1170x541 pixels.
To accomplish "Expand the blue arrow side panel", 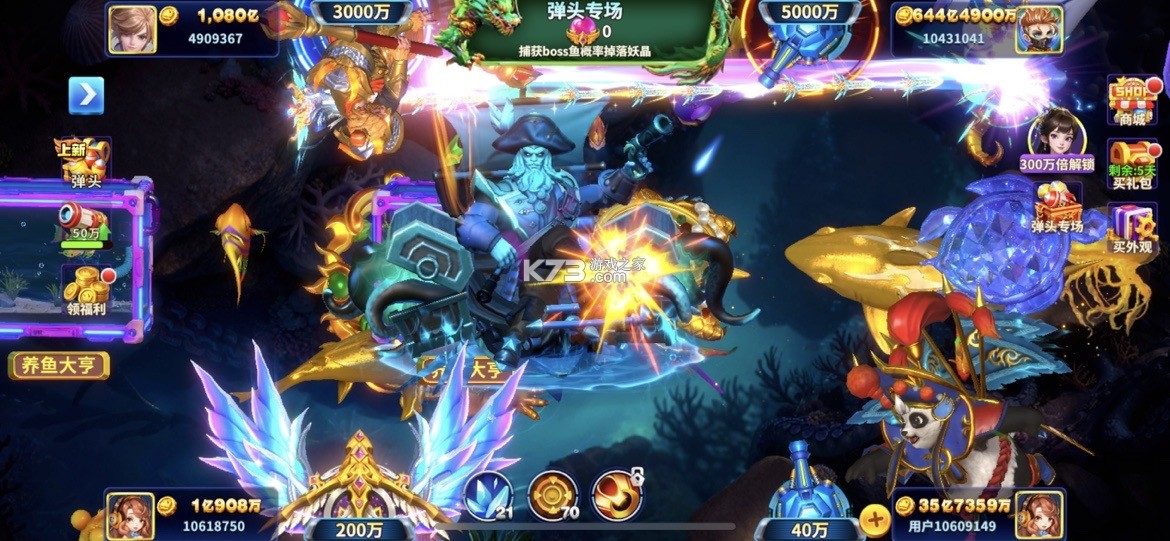I will click(x=86, y=95).
